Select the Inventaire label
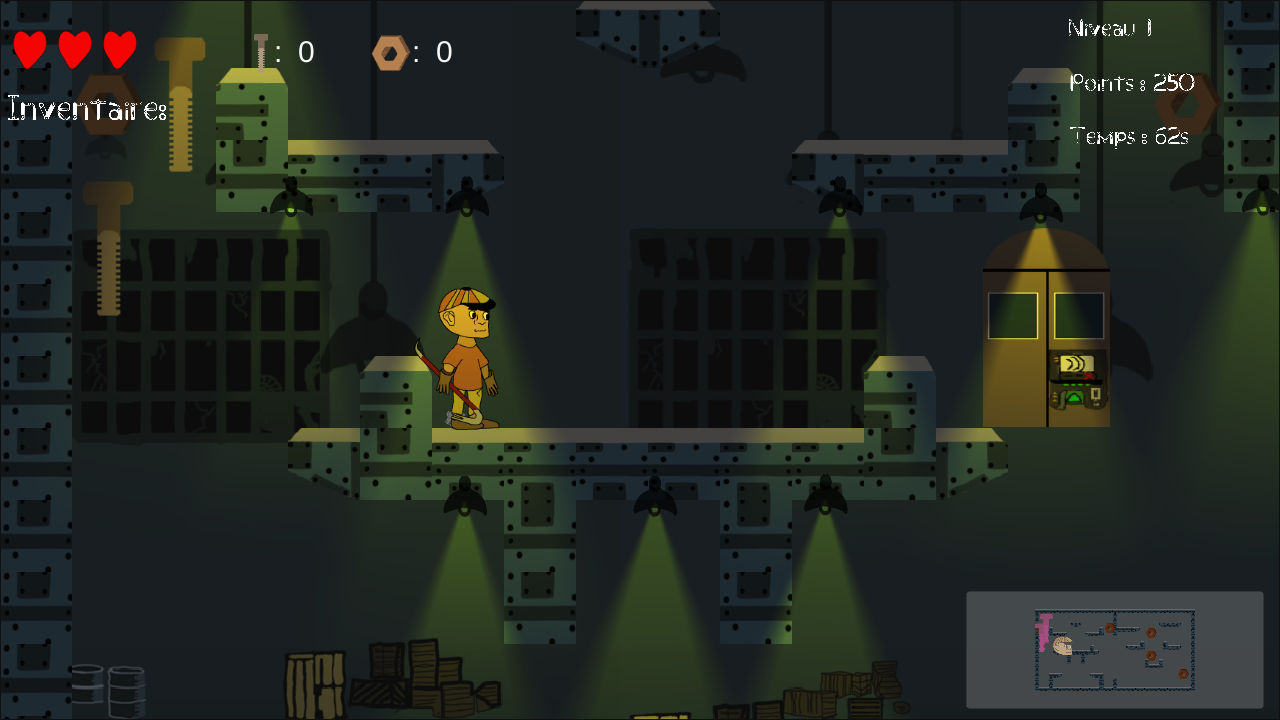Screen dimensions: 1280x720 [86, 109]
